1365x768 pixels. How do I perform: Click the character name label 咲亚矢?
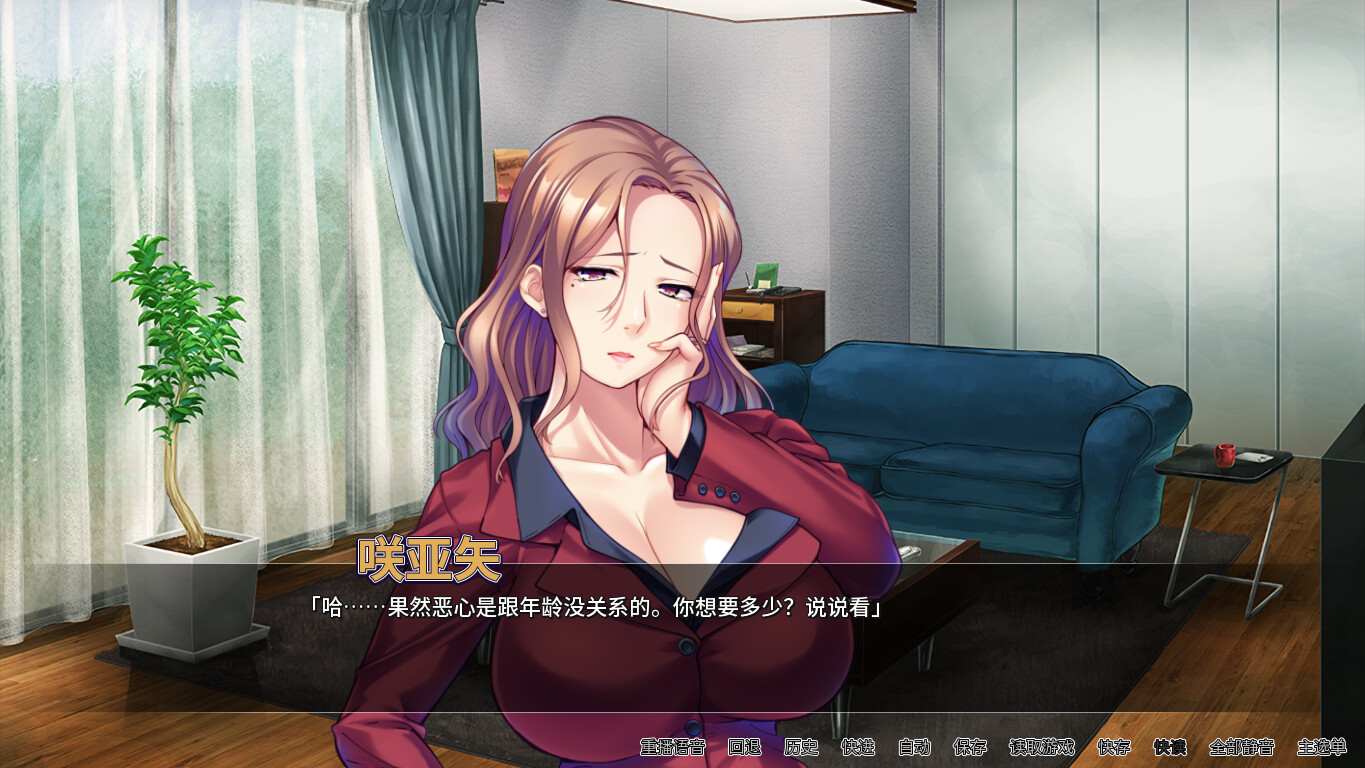point(430,563)
